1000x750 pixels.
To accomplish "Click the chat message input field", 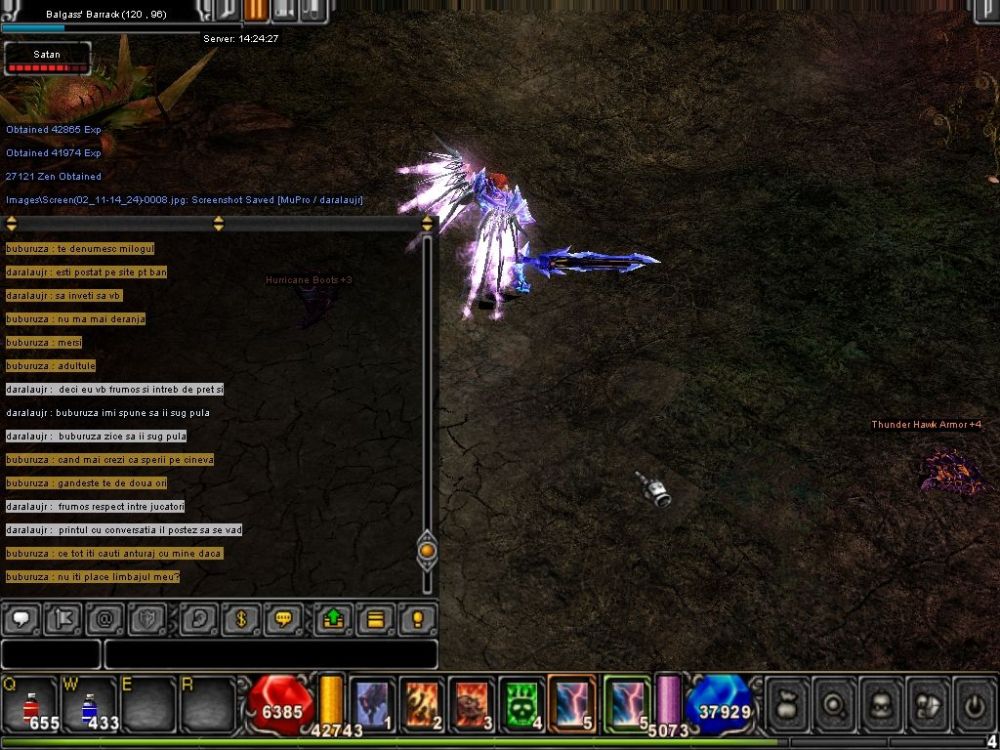I will click(x=270, y=654).
